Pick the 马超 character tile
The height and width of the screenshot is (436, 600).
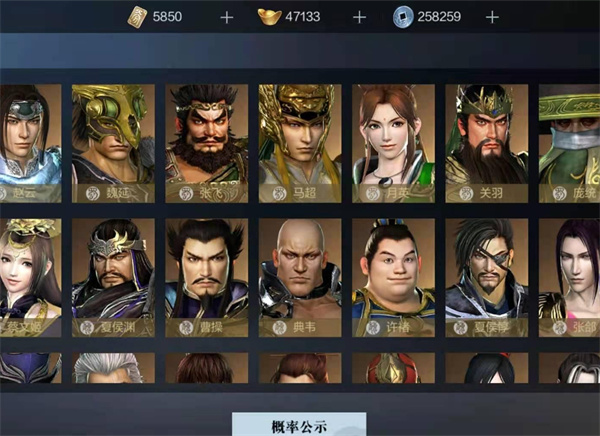click(x=299, y=141)
